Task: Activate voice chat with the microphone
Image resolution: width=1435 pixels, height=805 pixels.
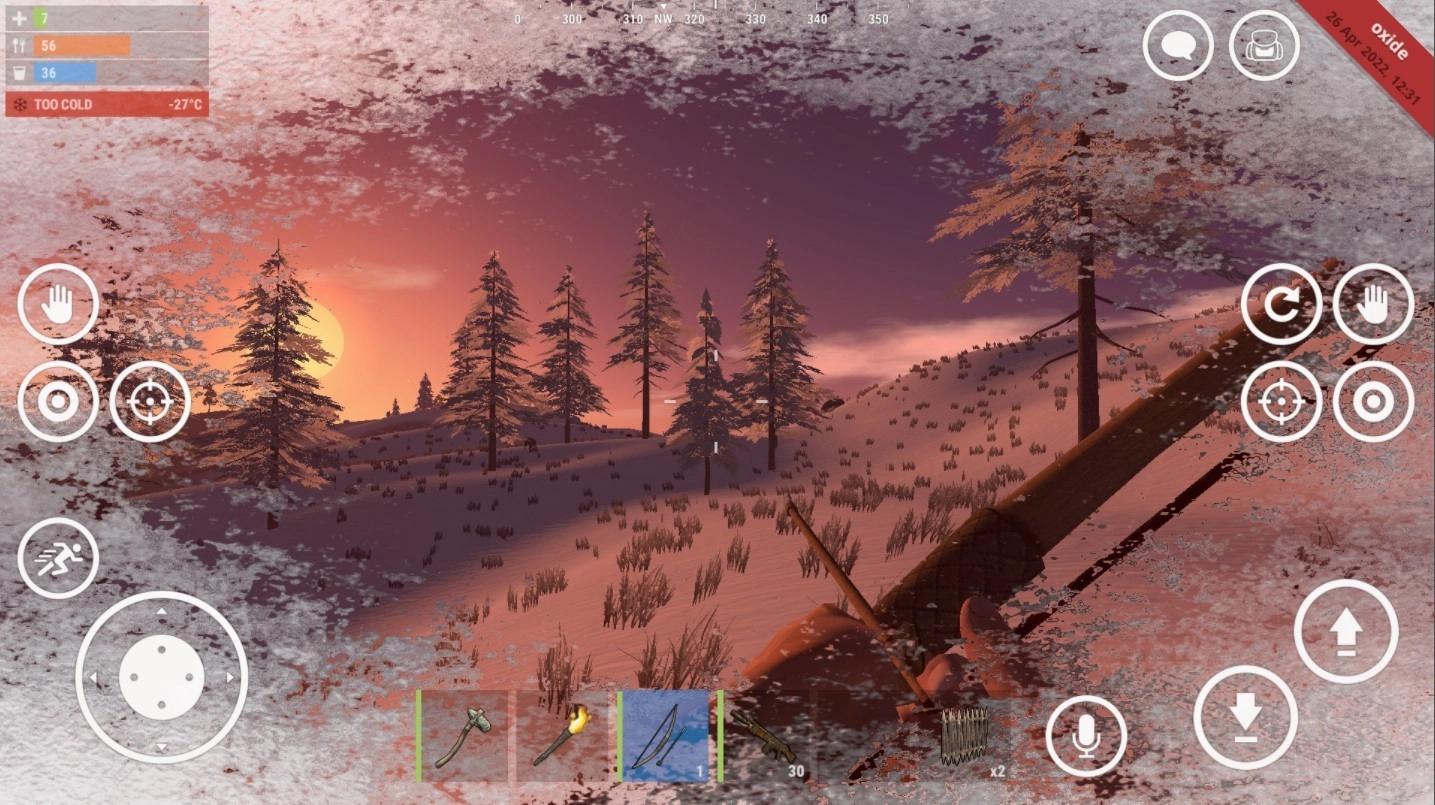Action: 1087,737
